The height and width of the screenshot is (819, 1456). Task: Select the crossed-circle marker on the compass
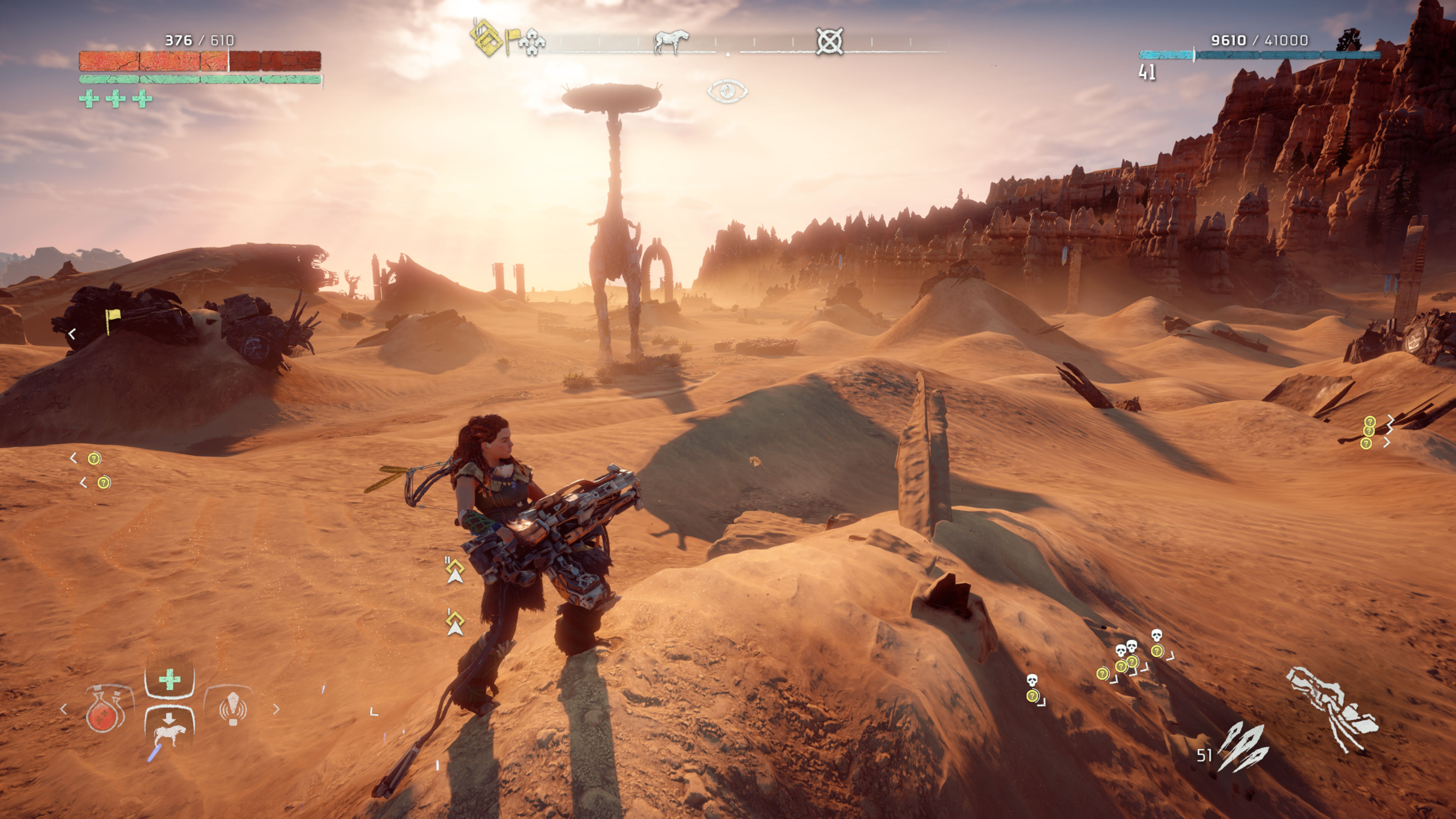tap(829, 41)
